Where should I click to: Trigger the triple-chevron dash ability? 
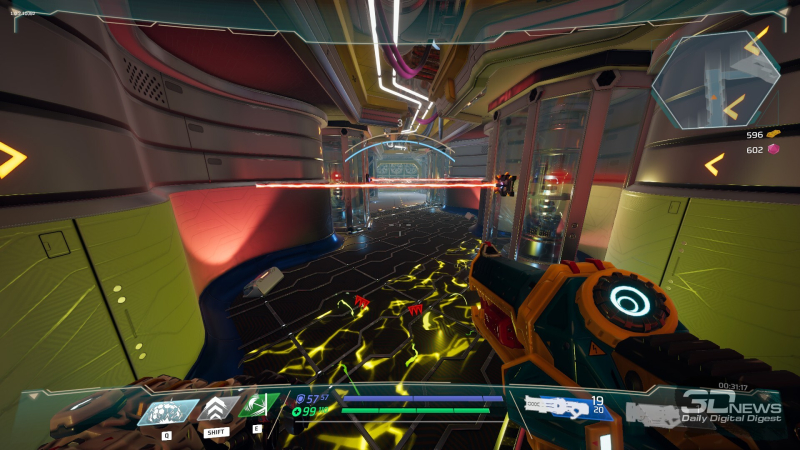click(216, 408)
